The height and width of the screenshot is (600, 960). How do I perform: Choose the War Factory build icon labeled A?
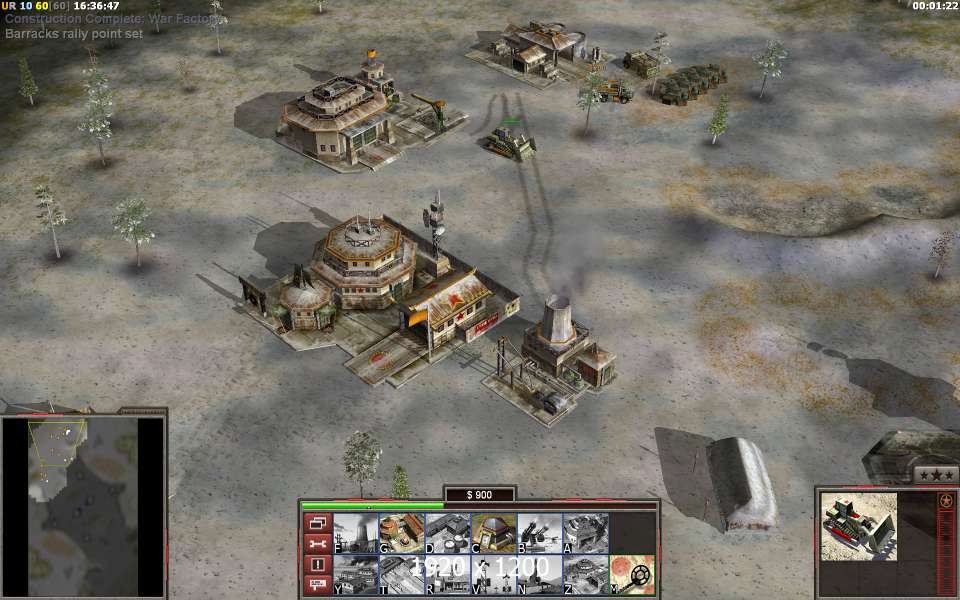point(585,533)
